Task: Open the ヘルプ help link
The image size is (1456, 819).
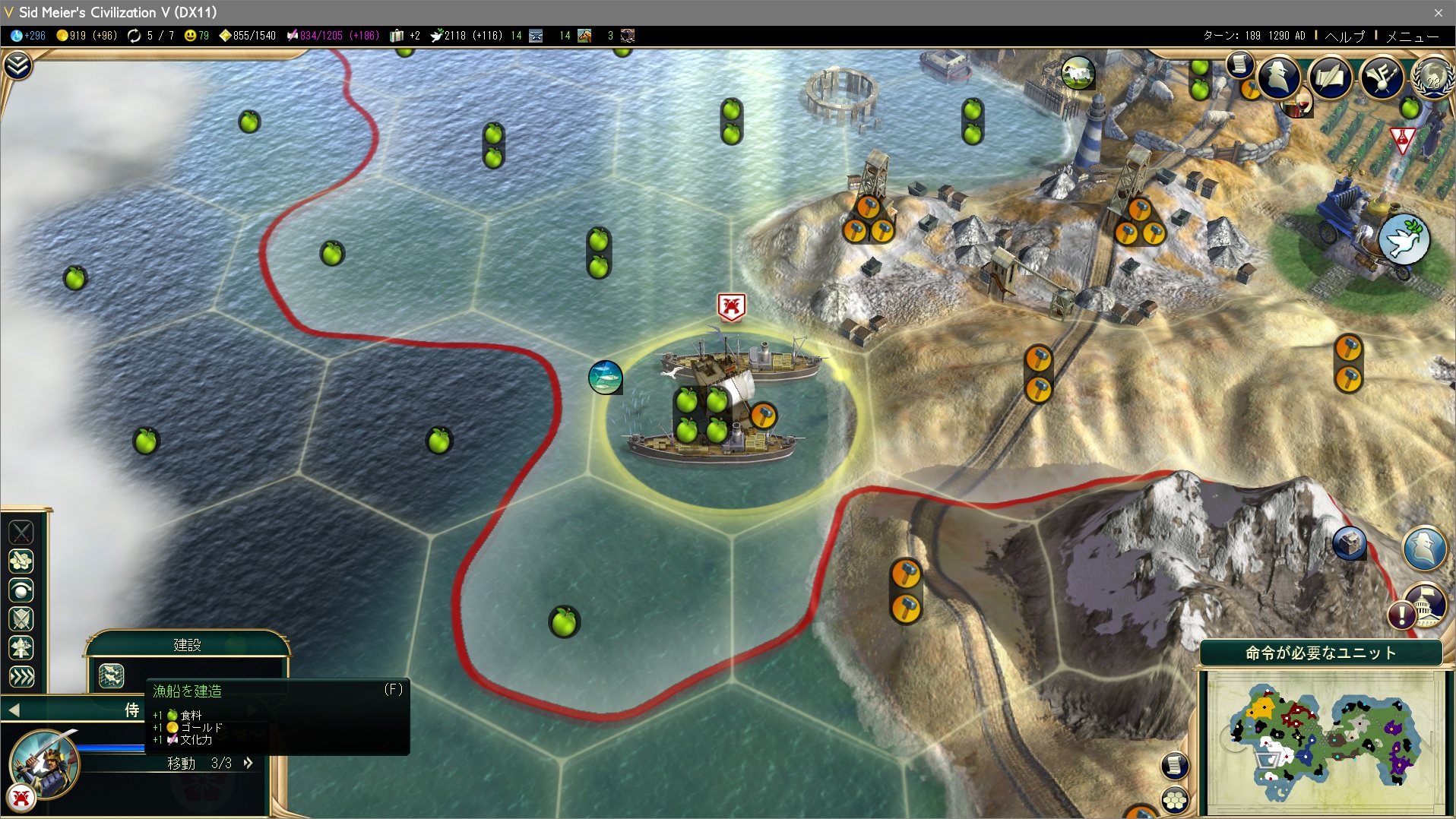Action: (x=1344, y=36)
